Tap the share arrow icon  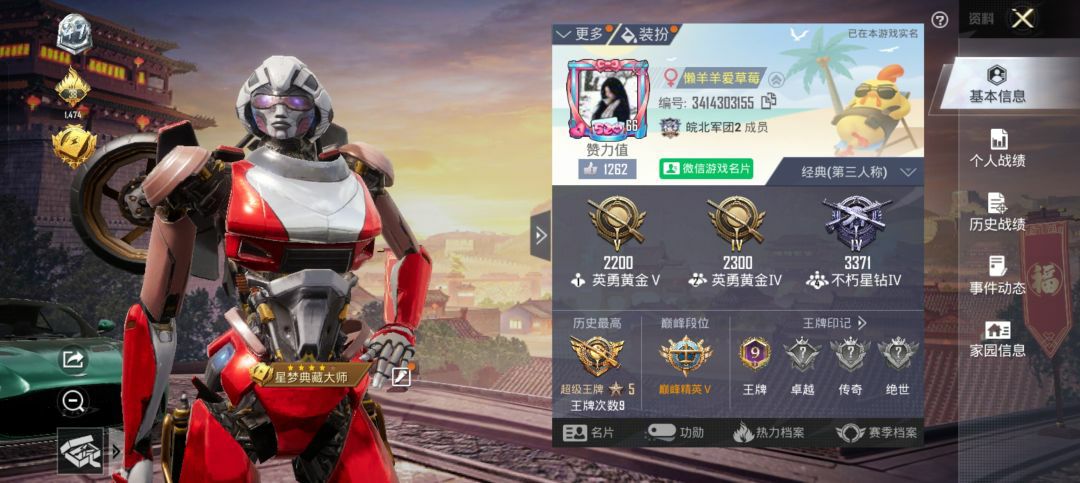point(73,359)
